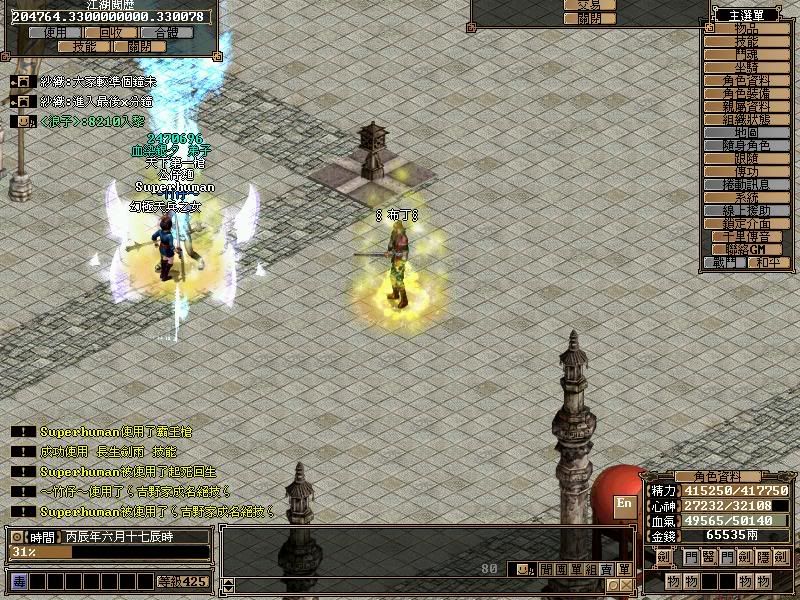The height and width of the screenshot is (600, 800).
Task: Close the 江湖閱歷 panel with 關閉
Action: [139, 46]
